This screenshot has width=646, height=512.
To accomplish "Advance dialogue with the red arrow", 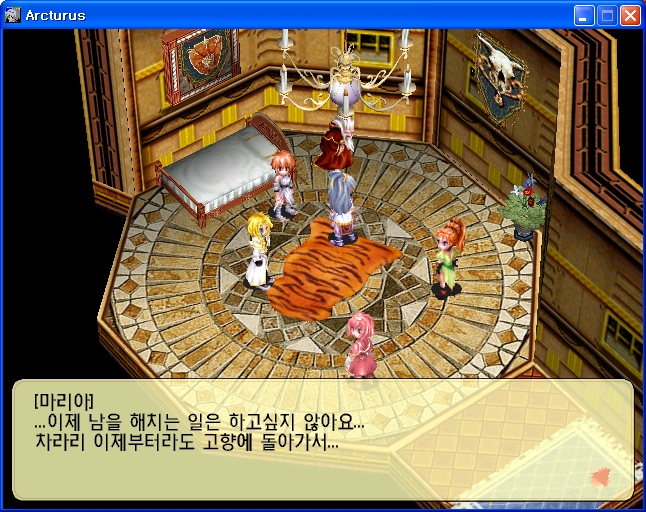I will click(601, 476).
